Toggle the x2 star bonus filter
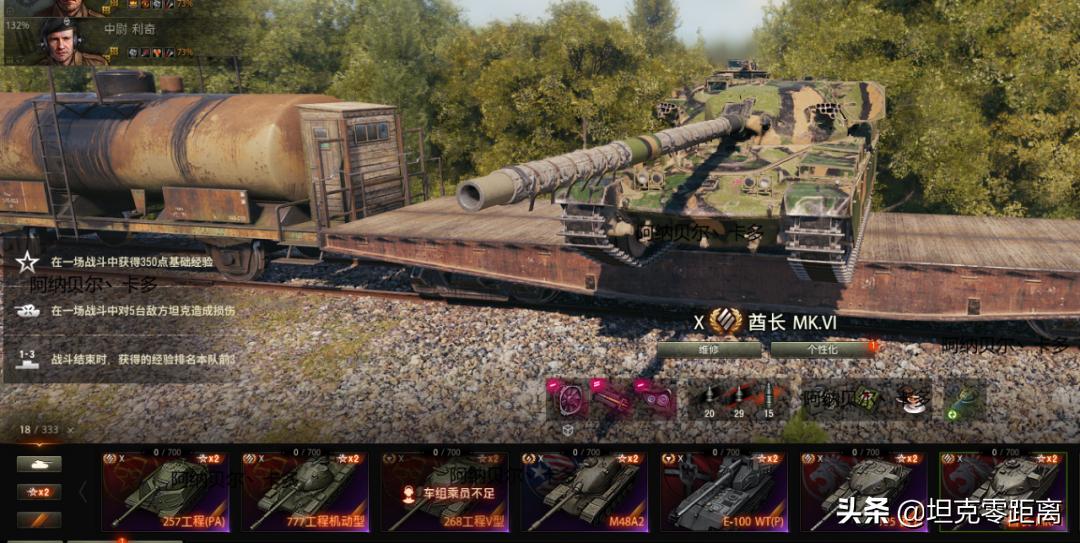 39,492
